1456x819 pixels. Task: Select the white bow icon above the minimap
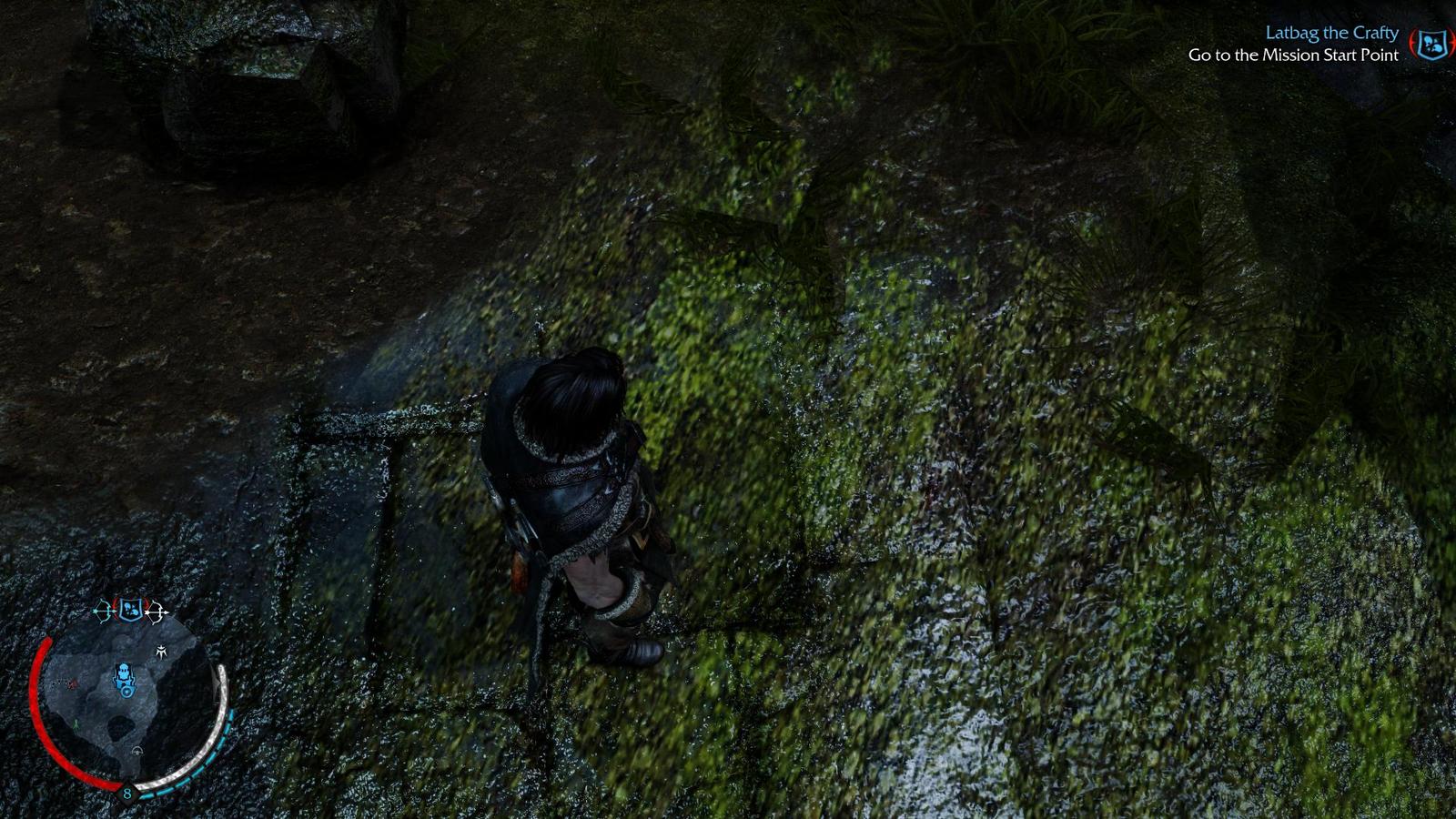pyautogui.click(x=154, y=610)
